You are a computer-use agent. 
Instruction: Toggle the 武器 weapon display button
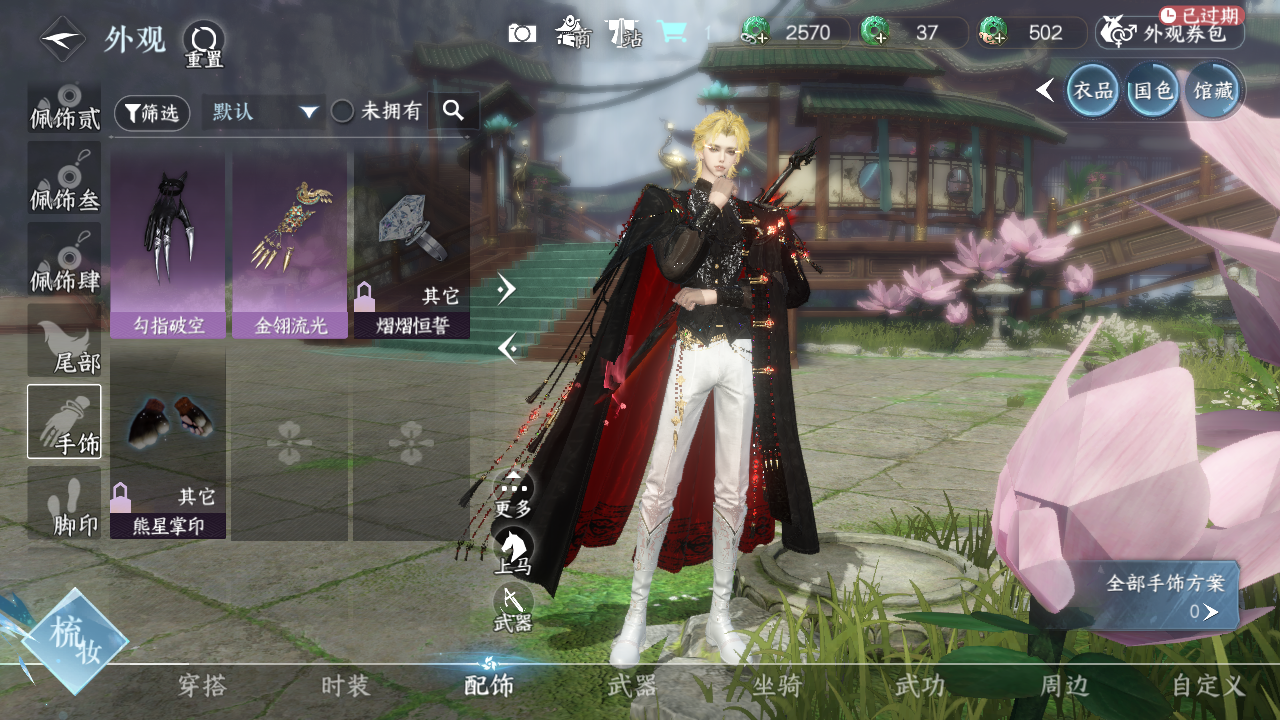(513, 608)
